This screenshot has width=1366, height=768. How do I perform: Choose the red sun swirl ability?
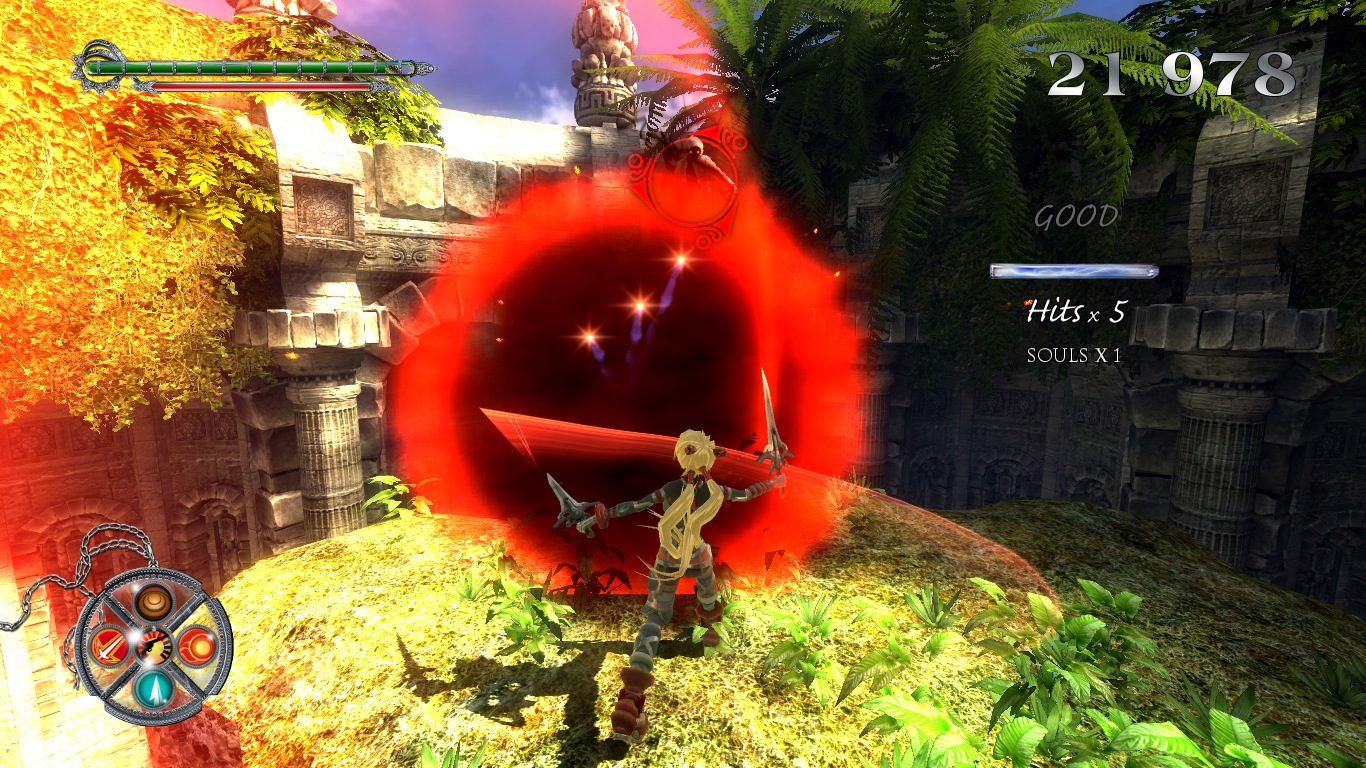(x=196, y=644)
